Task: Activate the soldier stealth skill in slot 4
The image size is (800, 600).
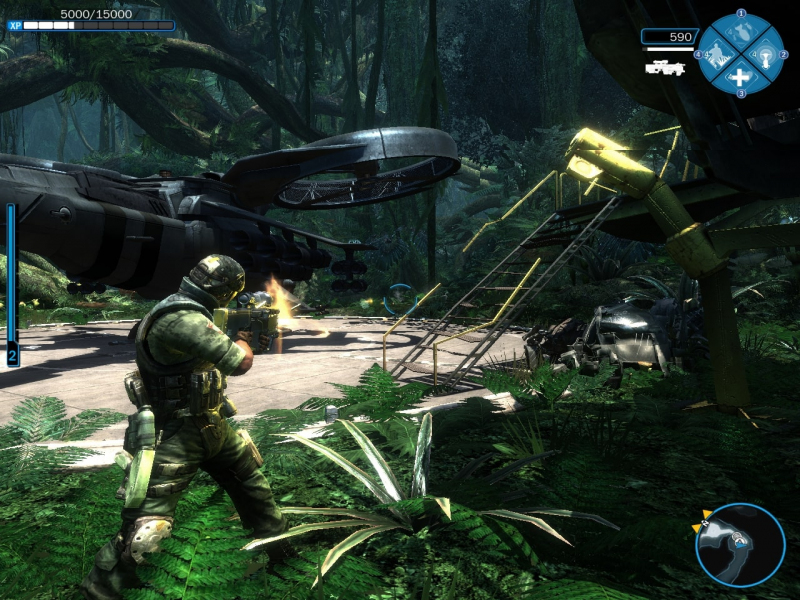Action: pos(716,54)
